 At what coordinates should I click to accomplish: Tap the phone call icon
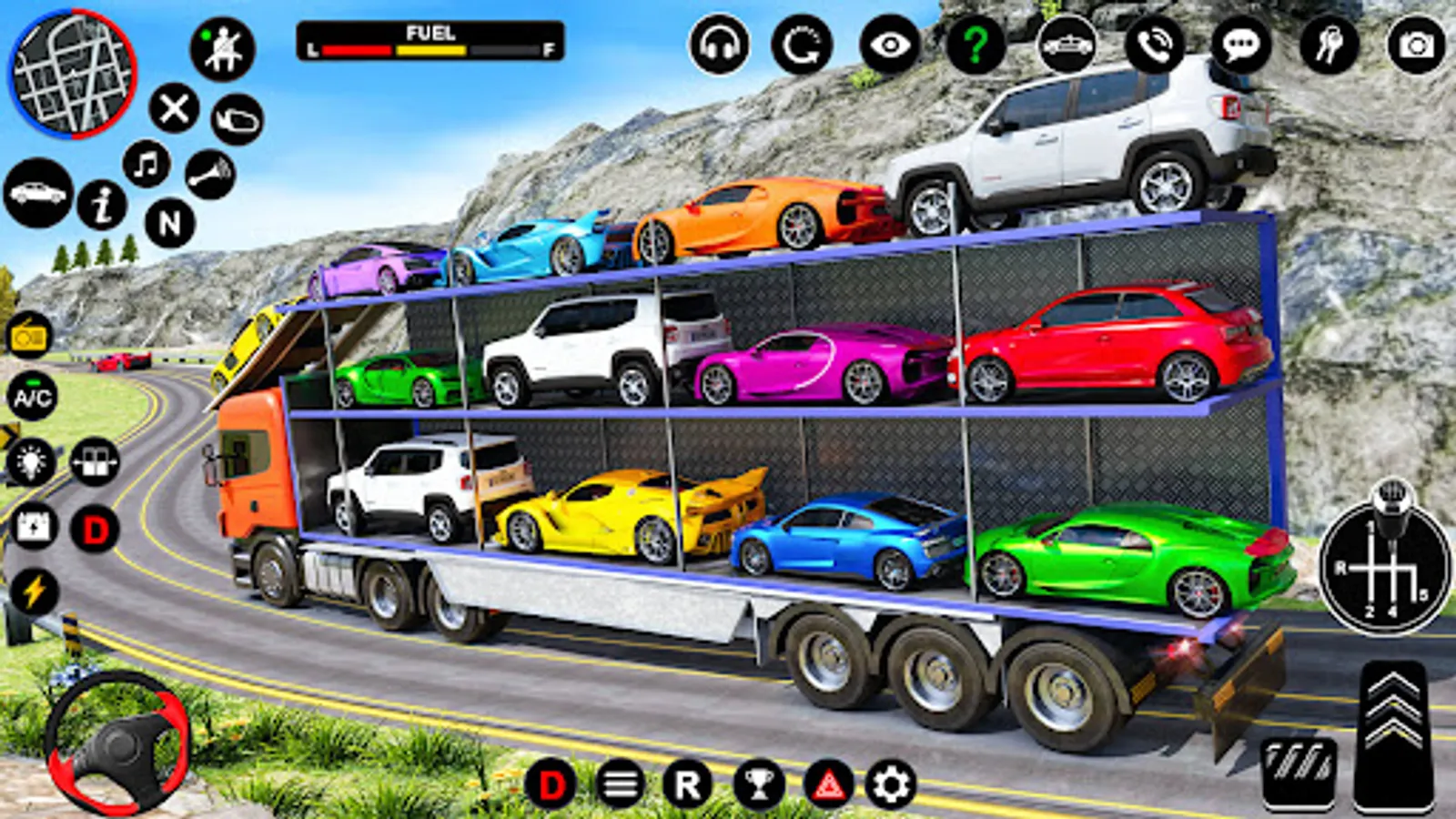click(x=1155, y=45)
